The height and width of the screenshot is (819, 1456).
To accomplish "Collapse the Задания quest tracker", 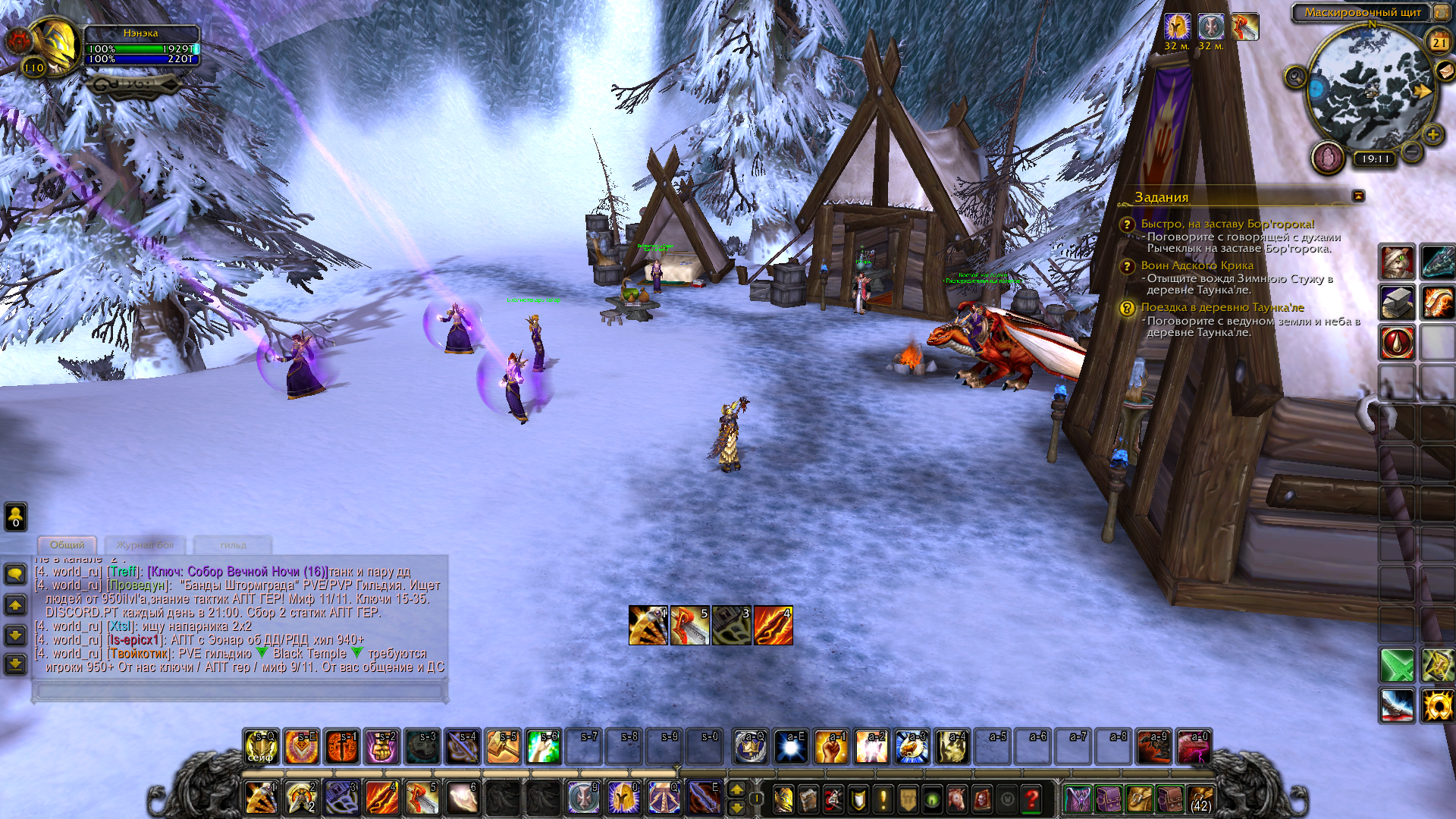I will pos(1358,196).
